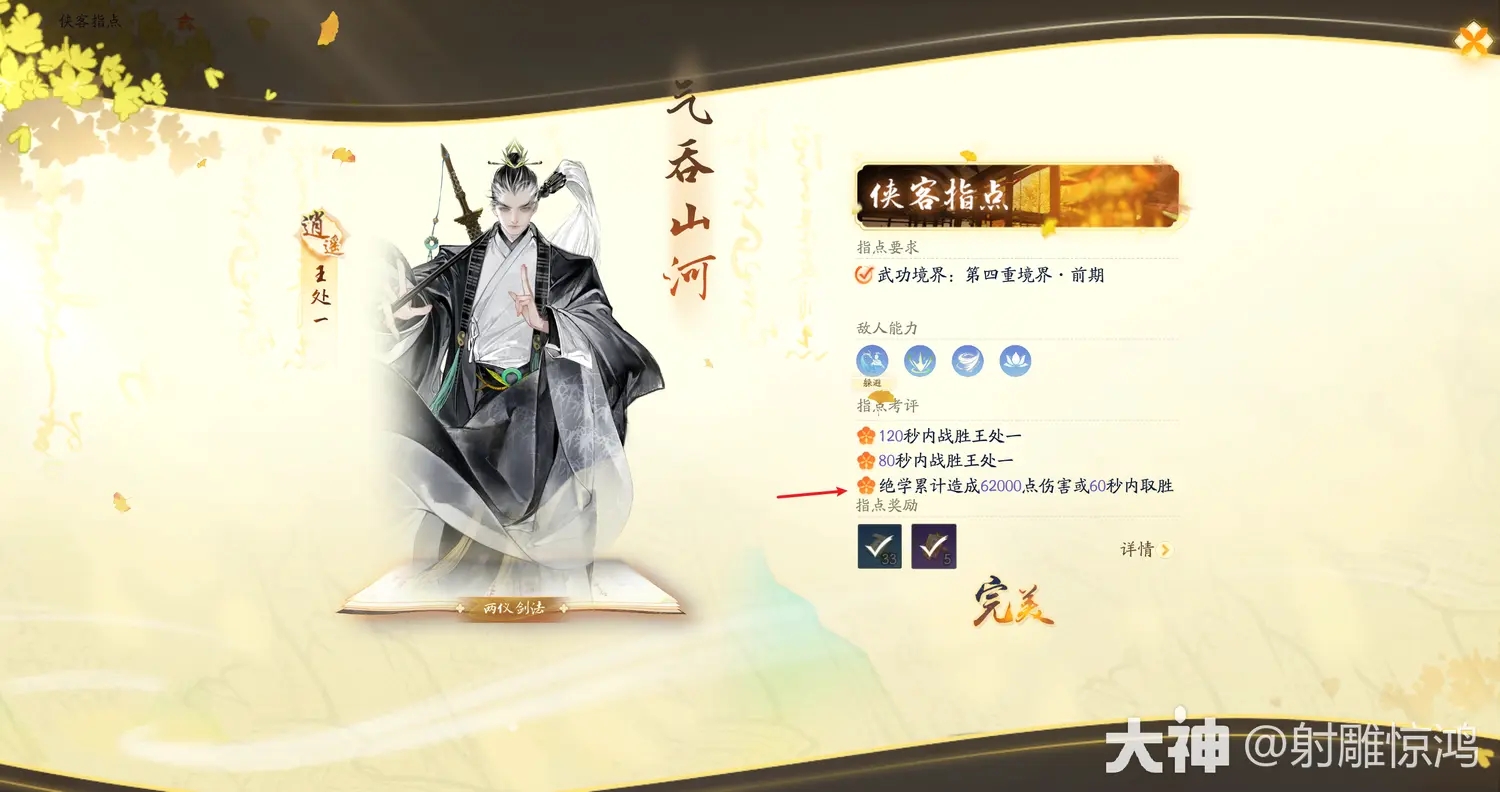This screenshot has height=792, width=1500.
Task: Inspect the claw-shaped enemy ability icon
Action: click(919, 361)
